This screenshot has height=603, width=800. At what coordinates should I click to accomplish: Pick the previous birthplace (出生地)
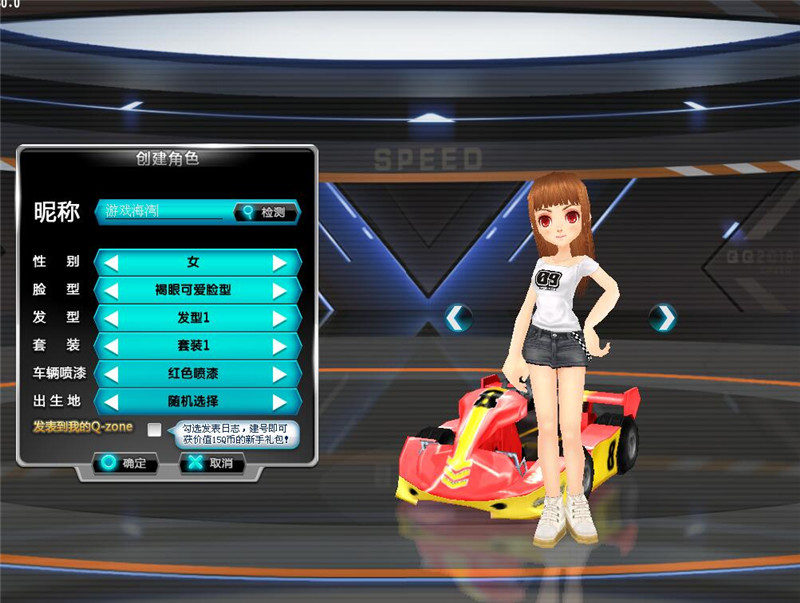112,402
